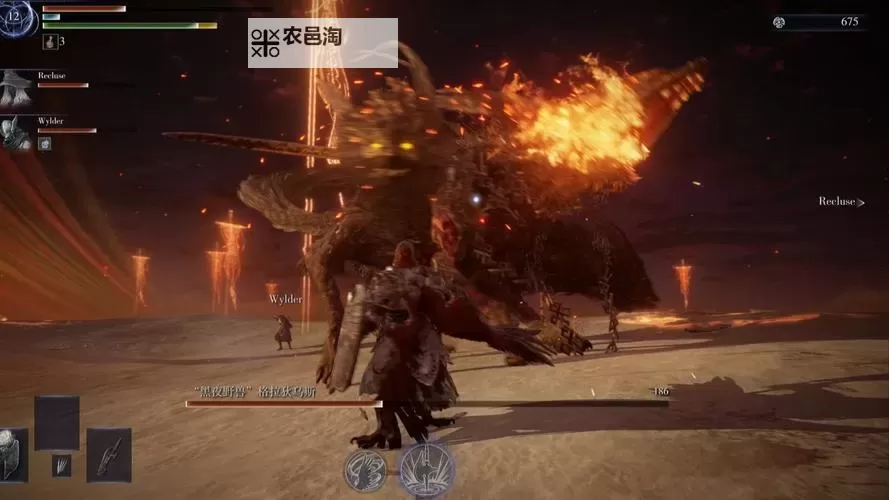
Task: Select the left-hand shield slot
Action: 12,455
